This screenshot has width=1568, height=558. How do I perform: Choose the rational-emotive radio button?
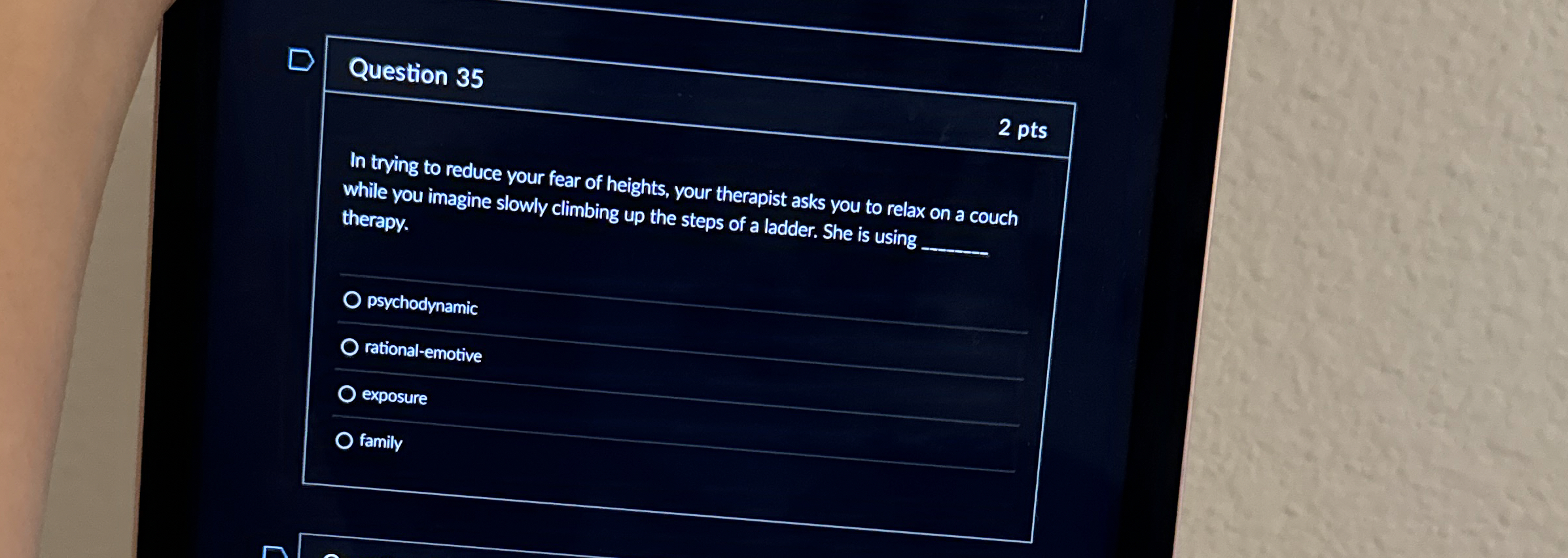pyautogui.click(x=349, y=347)
